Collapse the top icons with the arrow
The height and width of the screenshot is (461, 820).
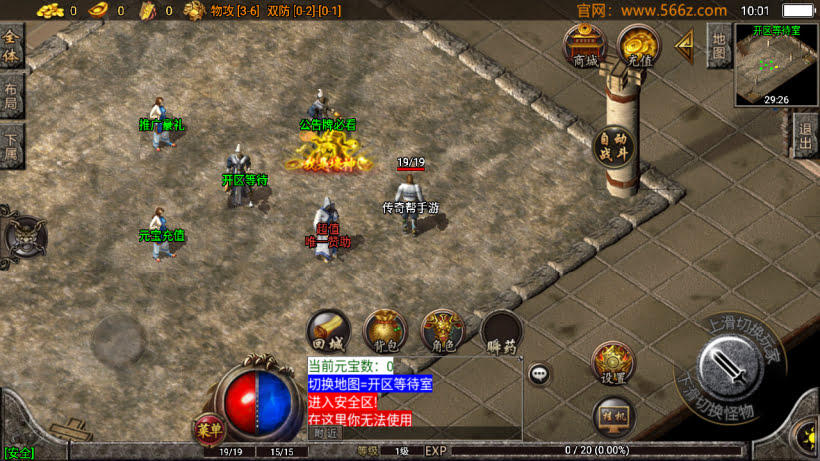pyautogui.click(x=686, y=44)
